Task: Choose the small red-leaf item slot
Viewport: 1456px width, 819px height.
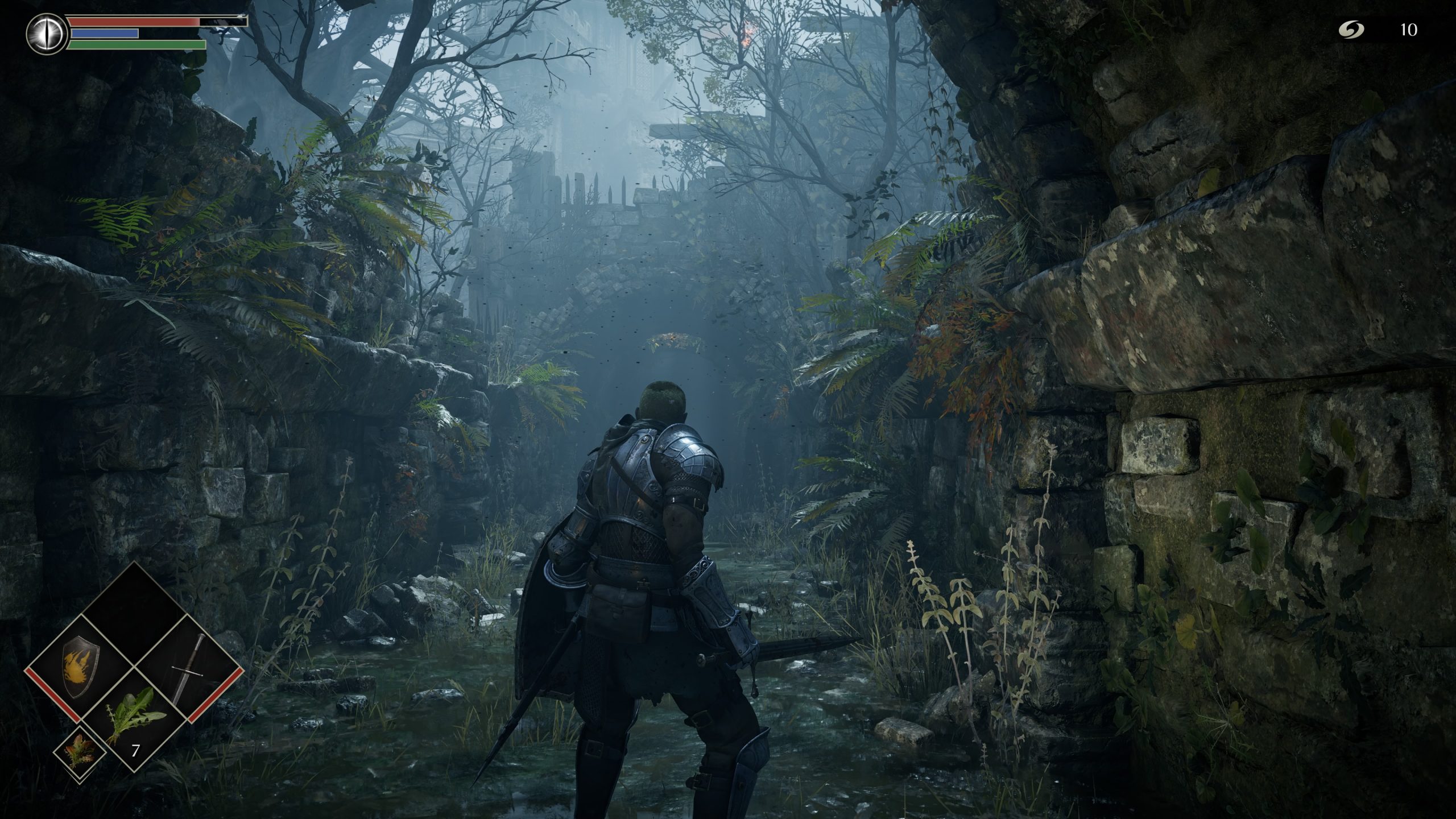Action: (80, 751)
